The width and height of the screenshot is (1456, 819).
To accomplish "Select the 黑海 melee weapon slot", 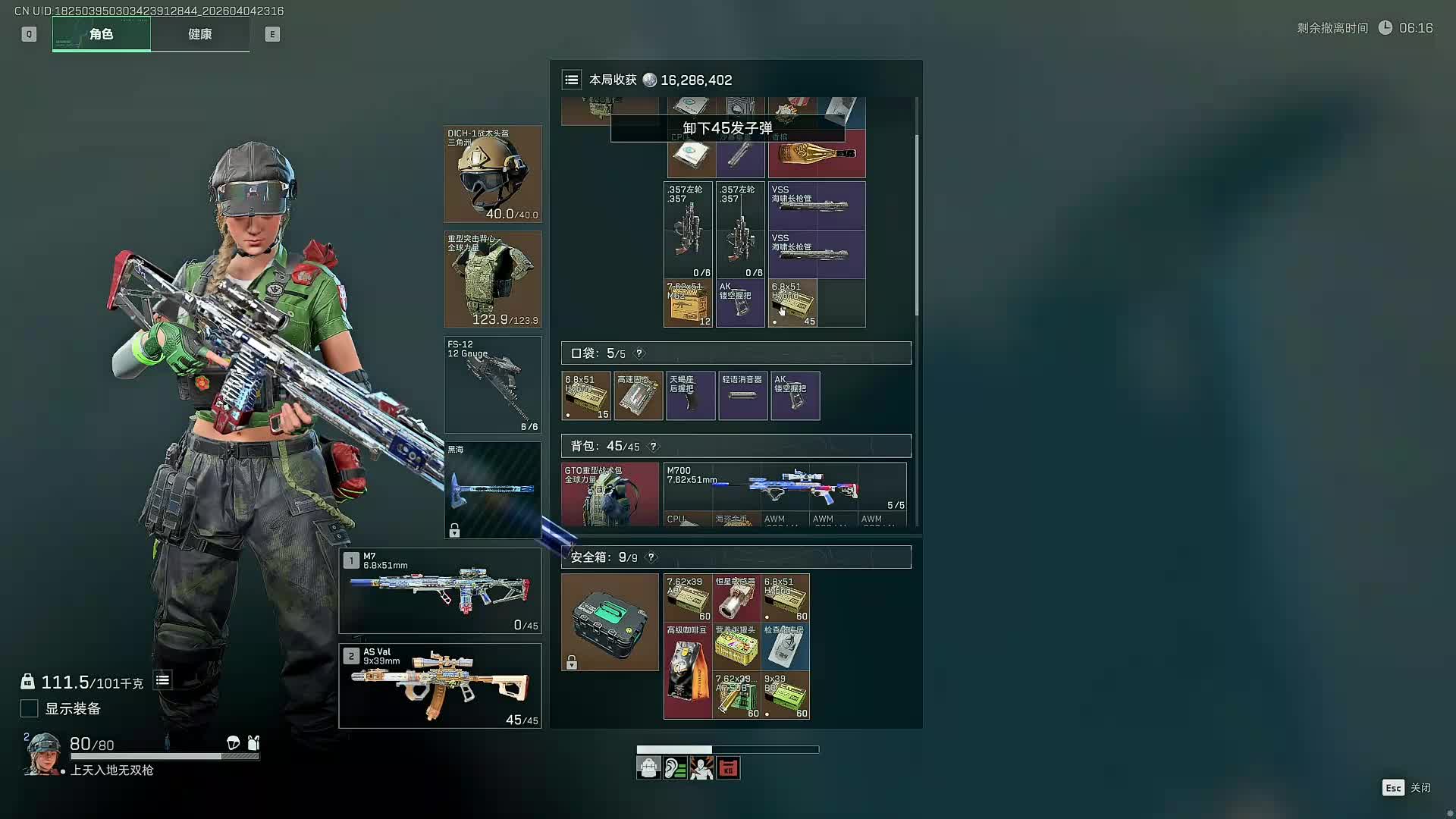I will [492, 490].
